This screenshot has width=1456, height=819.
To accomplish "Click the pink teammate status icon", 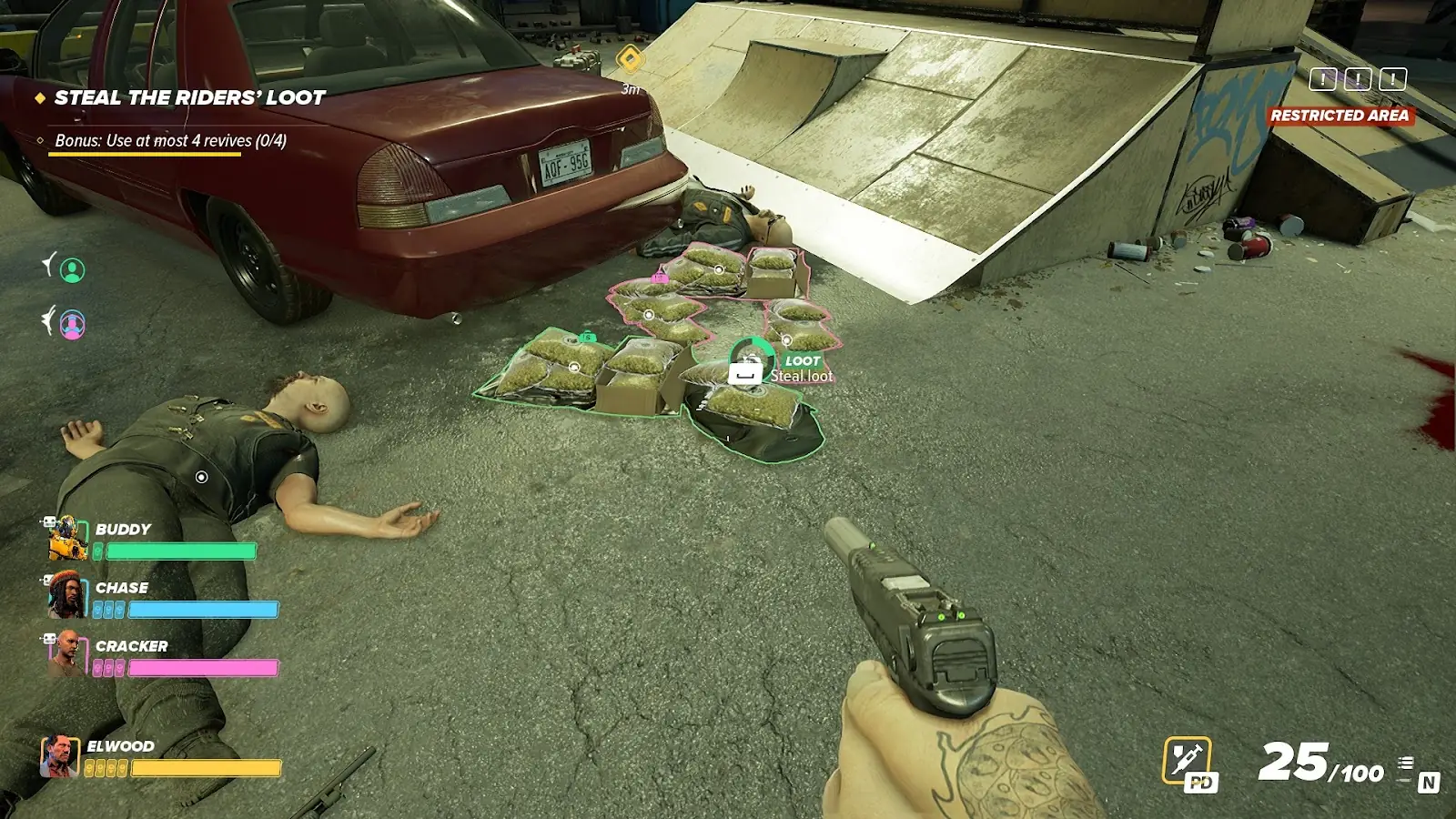I will point(72,324).
